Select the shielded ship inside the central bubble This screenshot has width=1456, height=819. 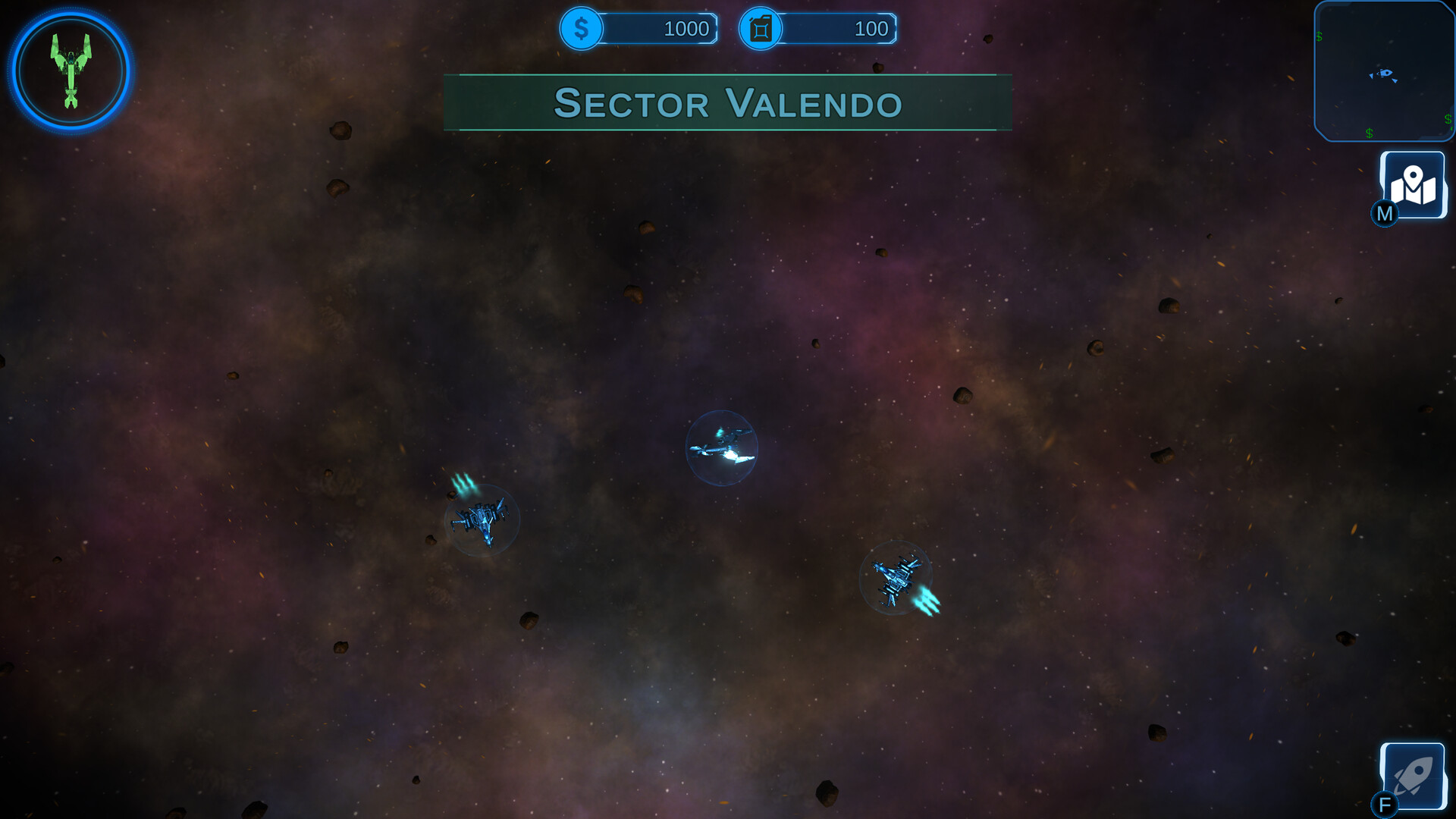722,447
